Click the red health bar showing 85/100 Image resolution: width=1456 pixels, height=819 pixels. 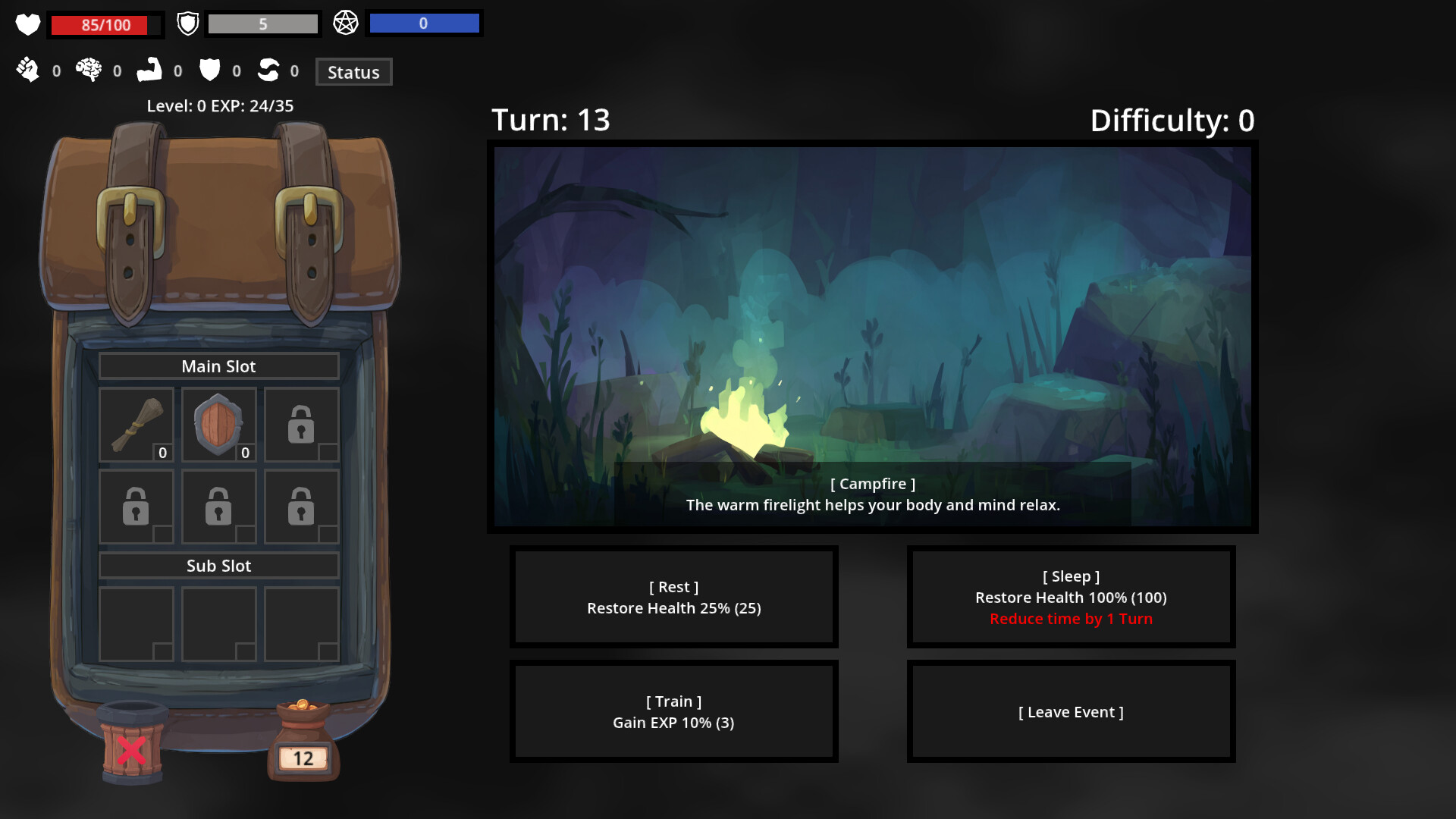coord(105,24)
